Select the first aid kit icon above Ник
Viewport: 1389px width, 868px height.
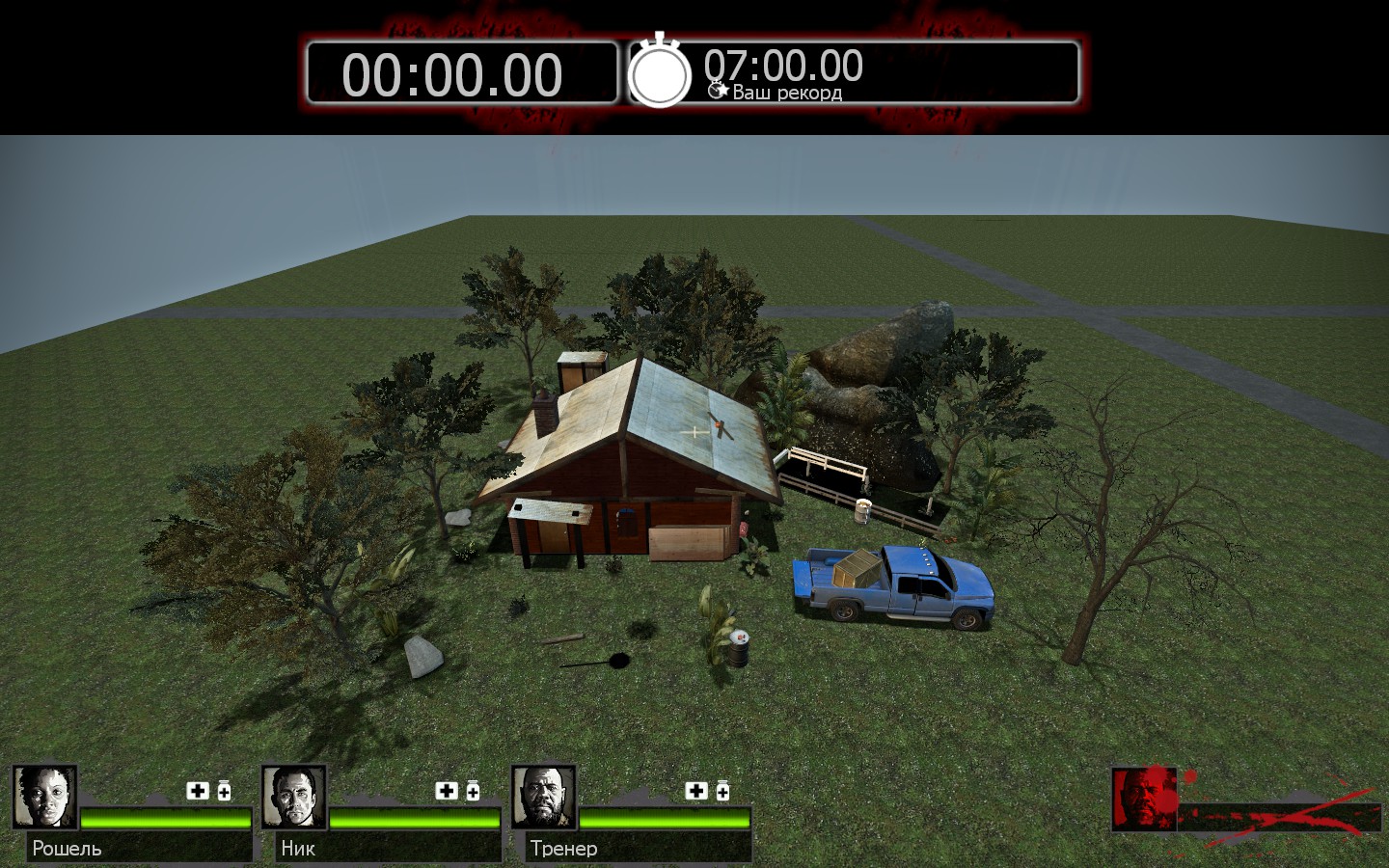pyautogui.click(x=447, y=791)
